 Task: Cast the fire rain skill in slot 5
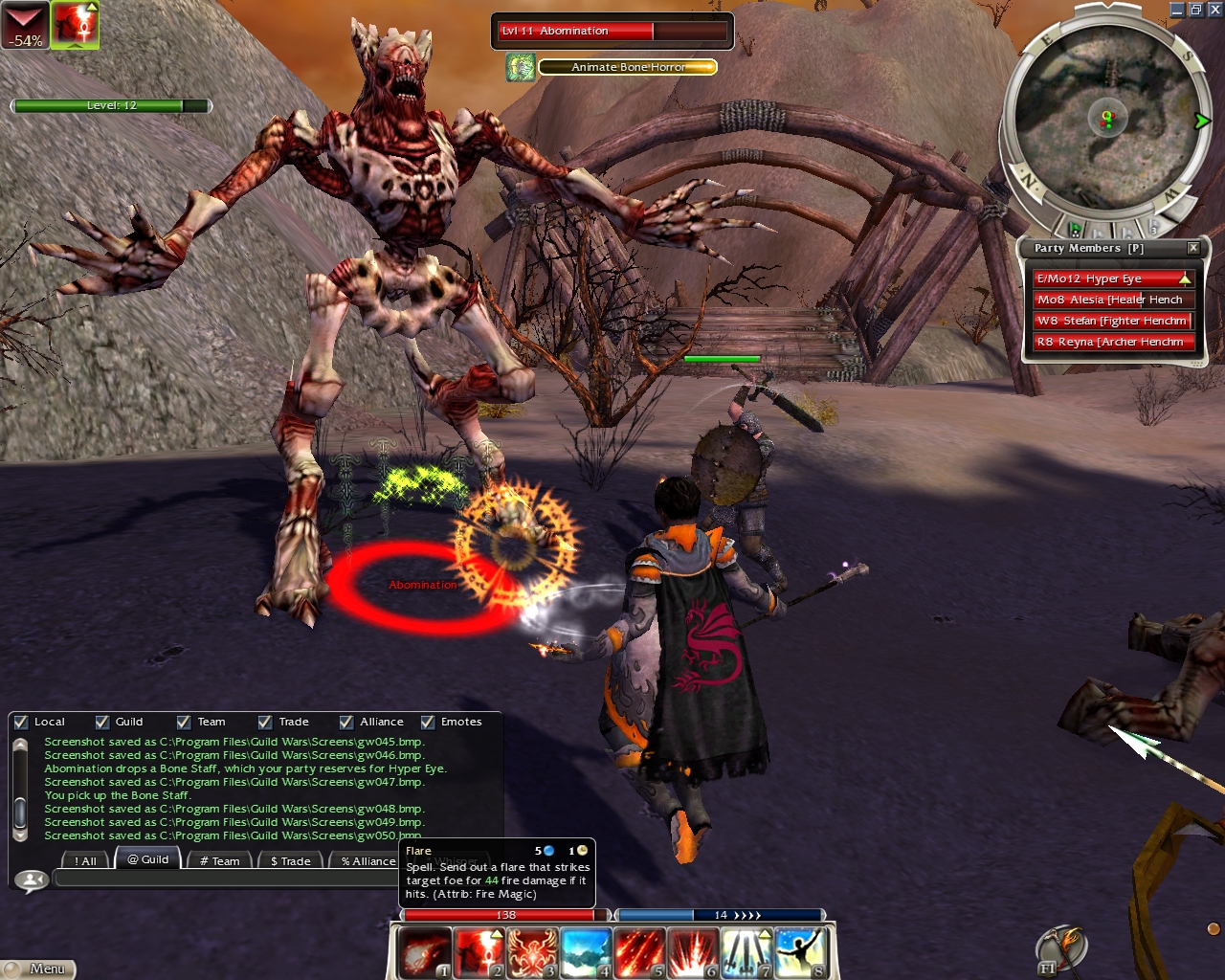(x=639, y=952)
